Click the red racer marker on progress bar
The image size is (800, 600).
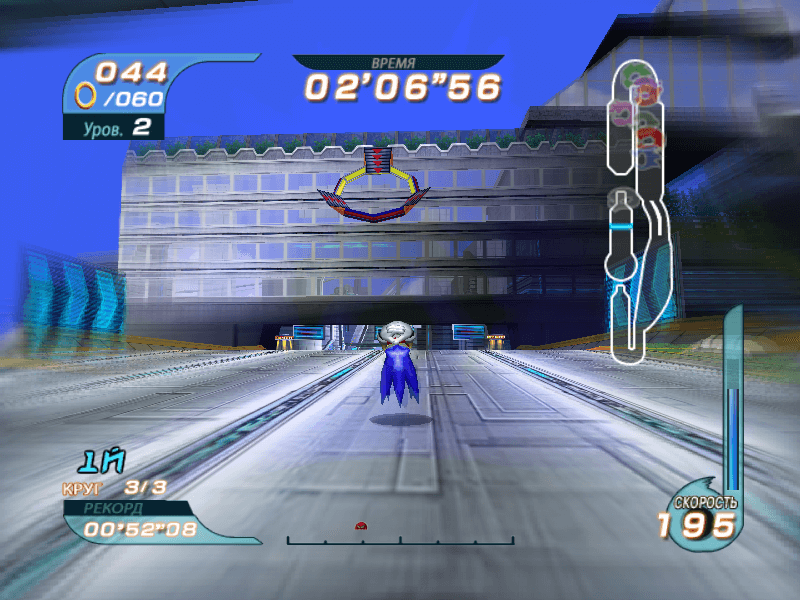(x=360, y=525)
